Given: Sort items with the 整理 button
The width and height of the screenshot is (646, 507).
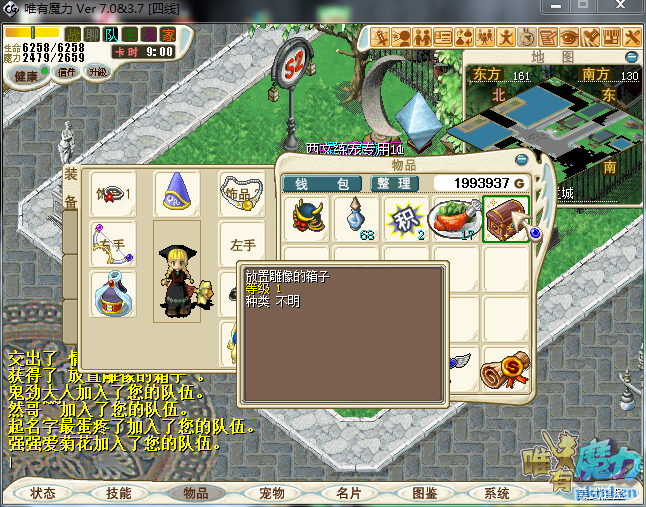Looking at the screenshot, I should 394,184.
